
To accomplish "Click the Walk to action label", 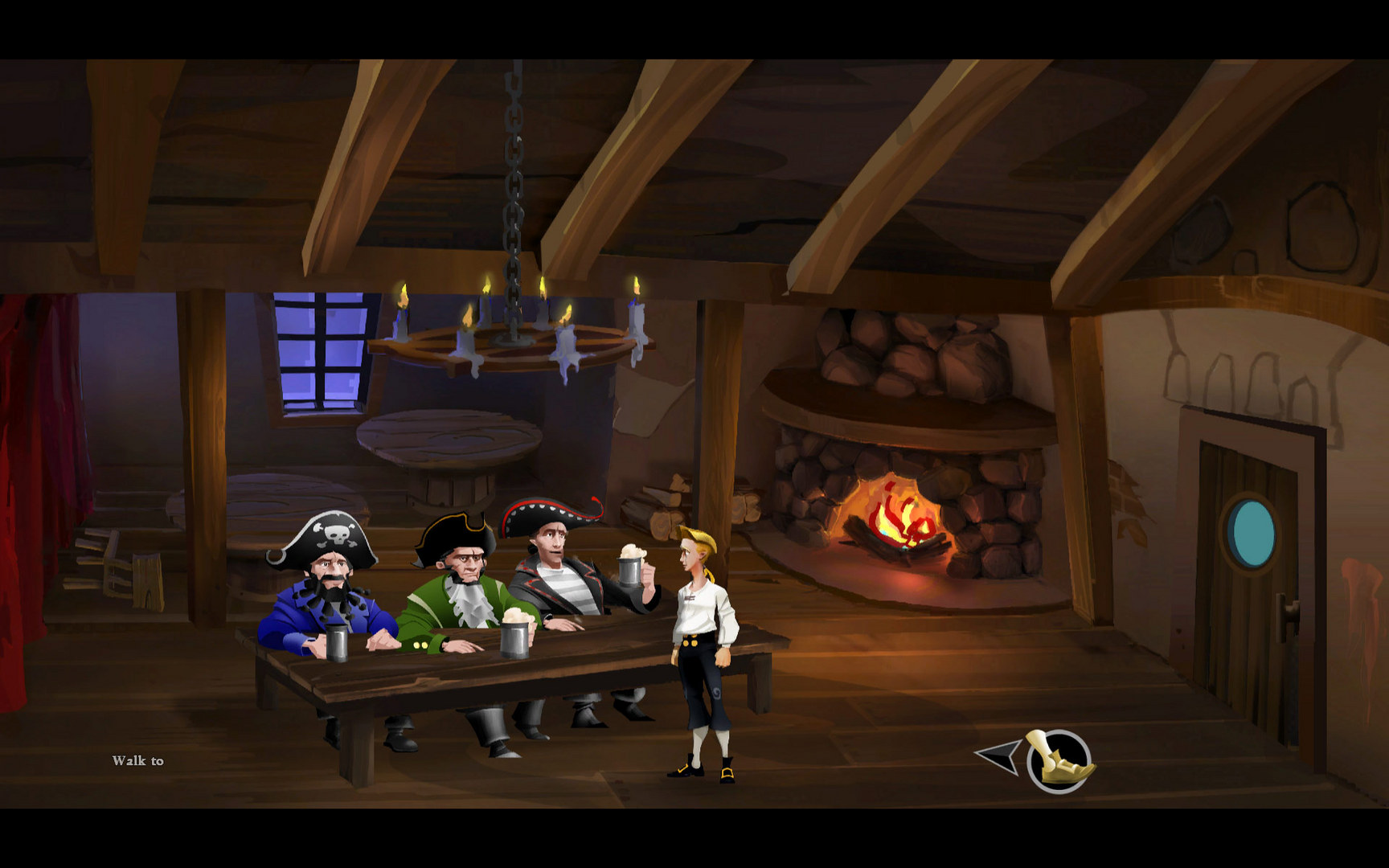I will (x=137, y=759).
